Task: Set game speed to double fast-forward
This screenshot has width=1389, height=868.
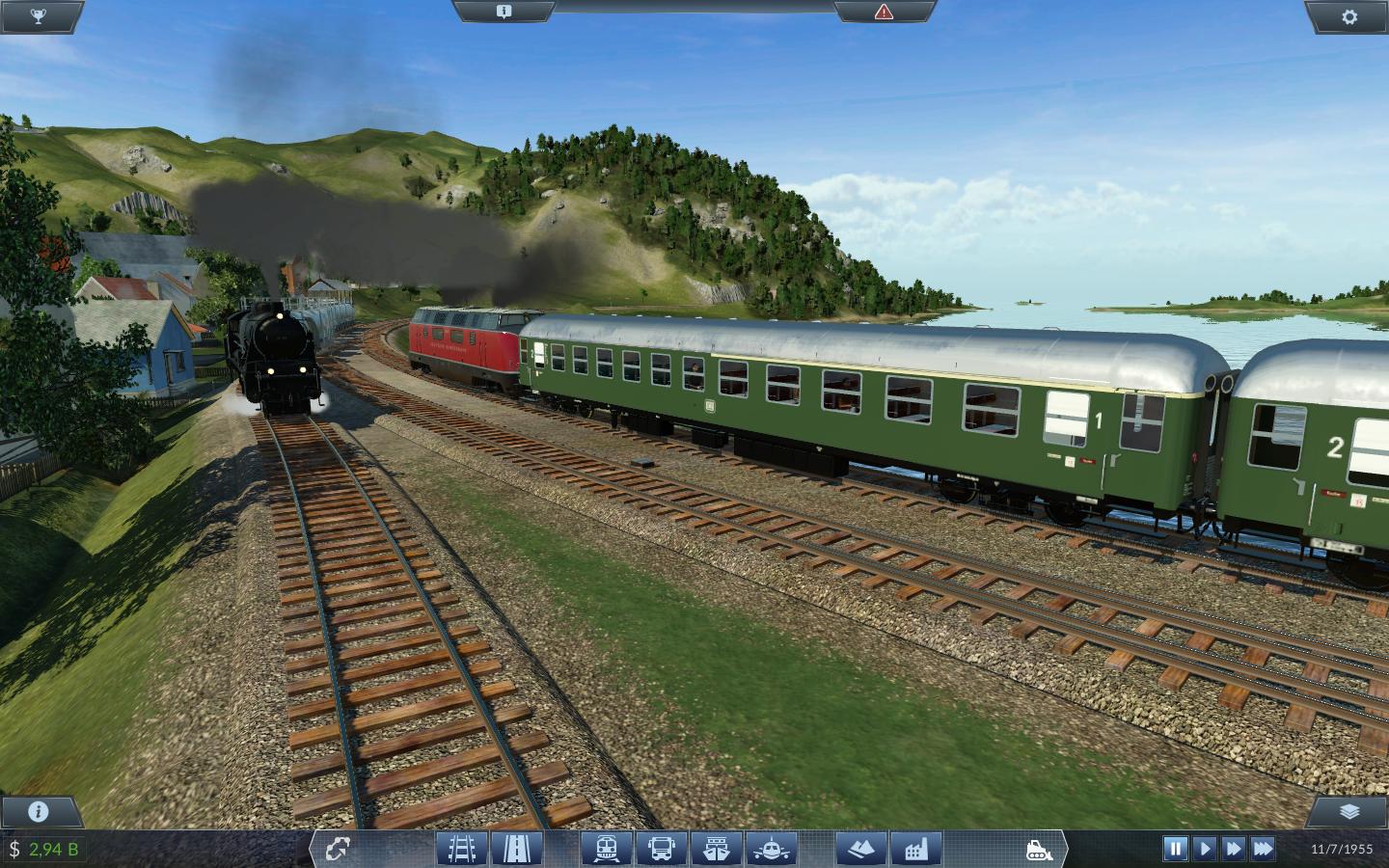Action: tap(1233, 849)
